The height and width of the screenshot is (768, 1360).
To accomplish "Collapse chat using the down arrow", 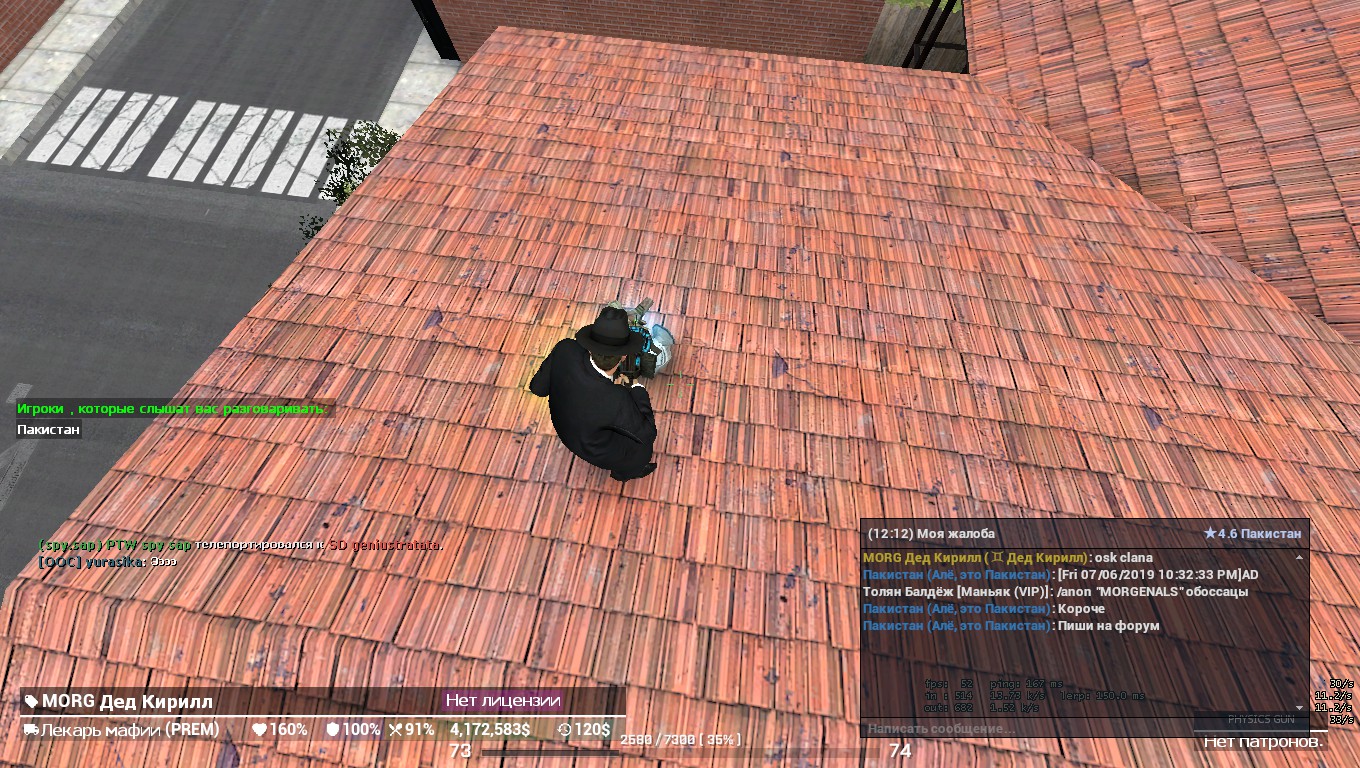I will 1299,707.
